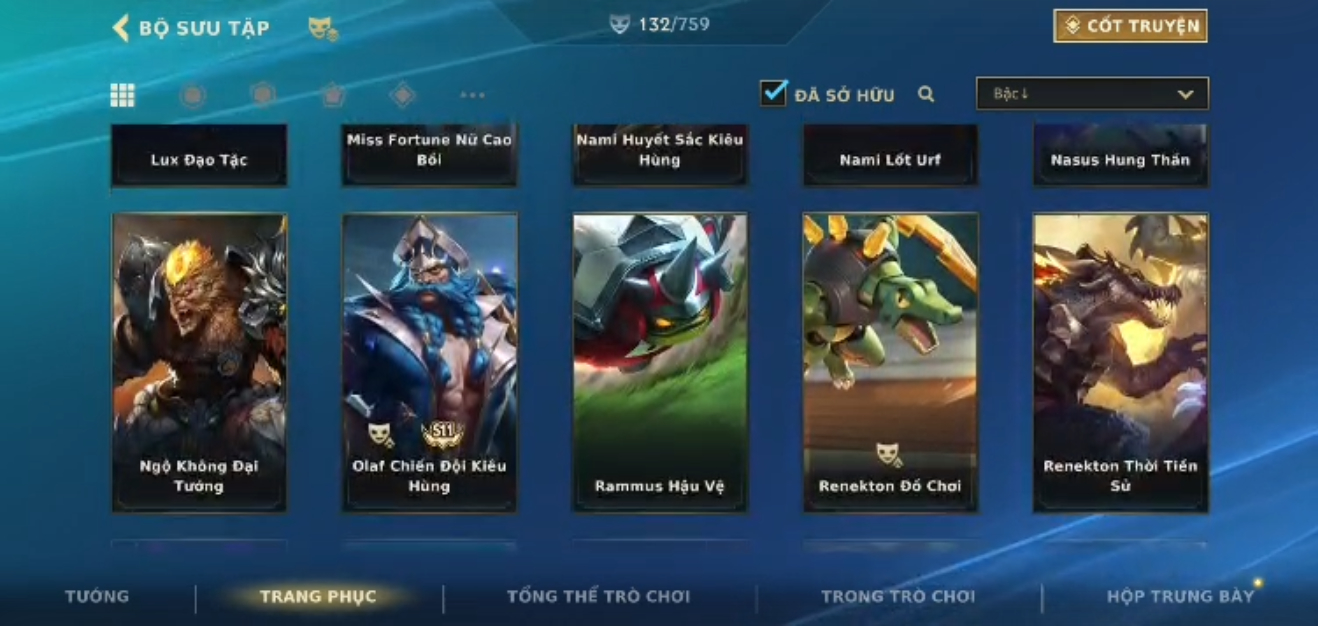Select the Lux Đạo Tặc skin card
Image resolution: width=1318 pixels, height=626 pixels.
(x=199, y=157)
